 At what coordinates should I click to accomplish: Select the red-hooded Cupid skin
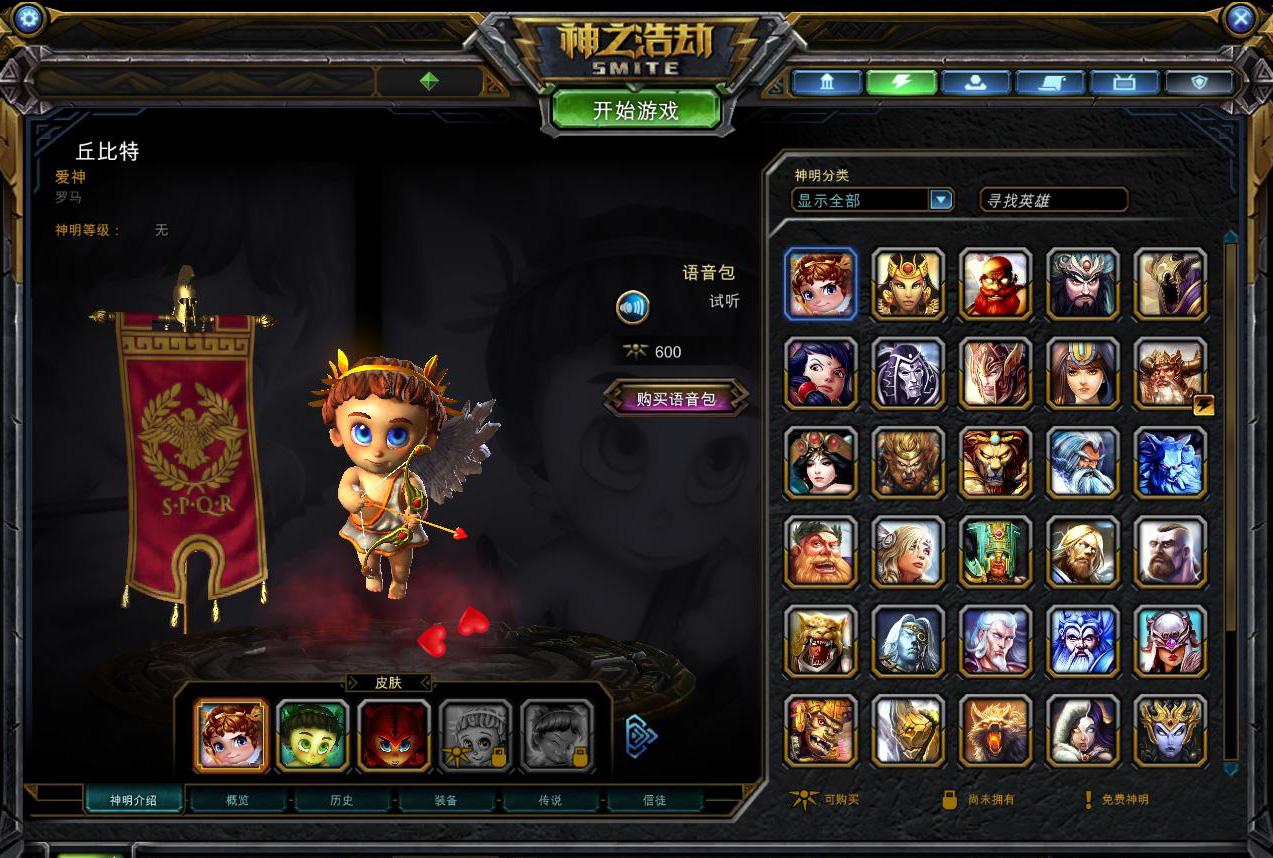tap(394, 735)
